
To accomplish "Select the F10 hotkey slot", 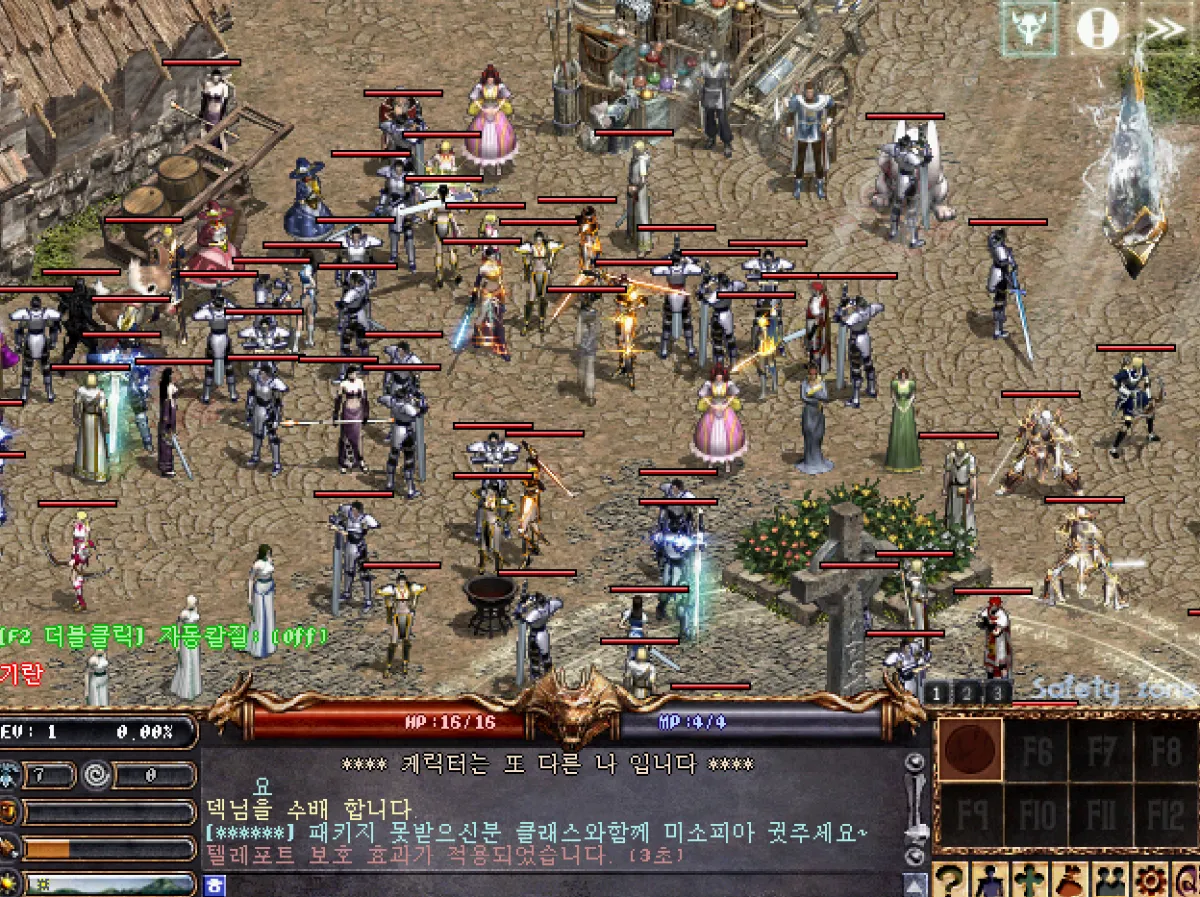I will pos(1036,814).
